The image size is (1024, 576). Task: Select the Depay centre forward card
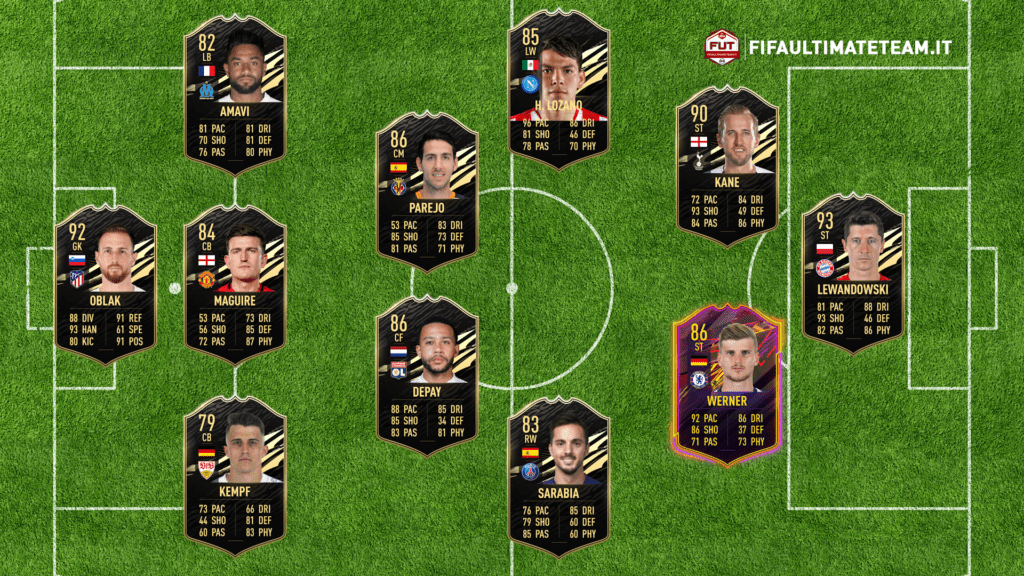(x=427, y=375)
